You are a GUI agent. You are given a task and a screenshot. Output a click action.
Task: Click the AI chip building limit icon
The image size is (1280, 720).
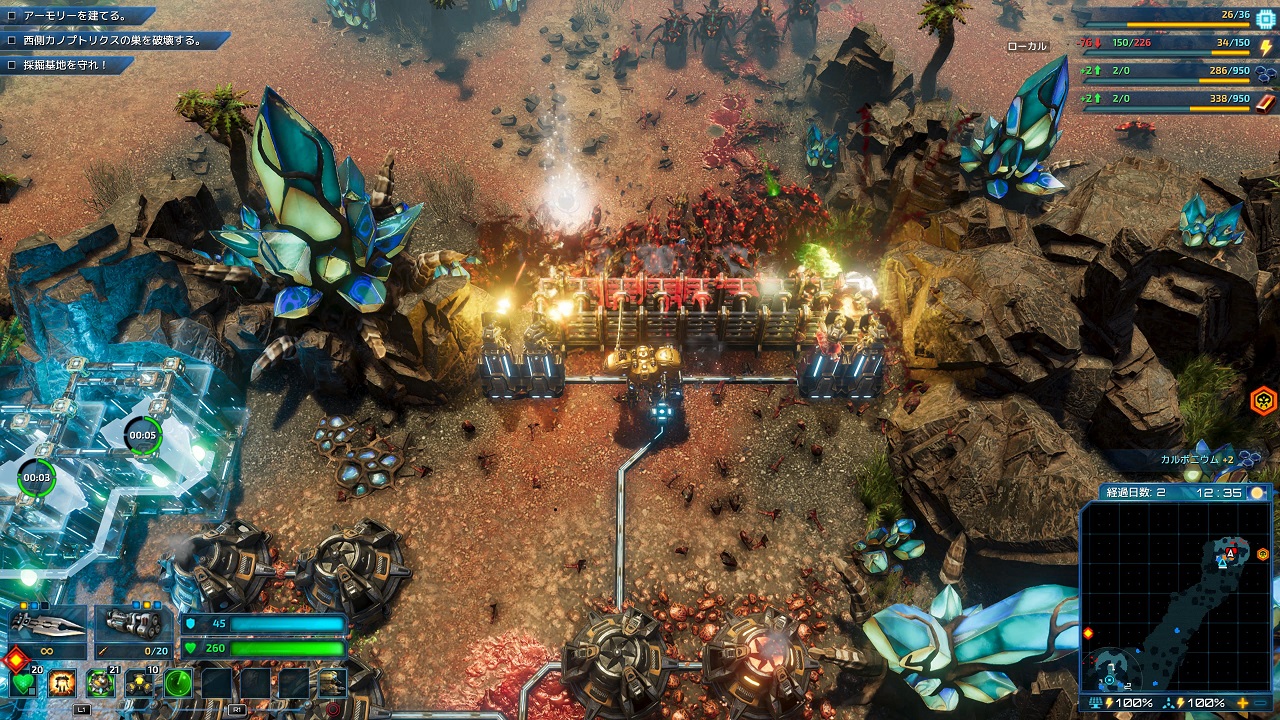click(x=1265, y=18)
